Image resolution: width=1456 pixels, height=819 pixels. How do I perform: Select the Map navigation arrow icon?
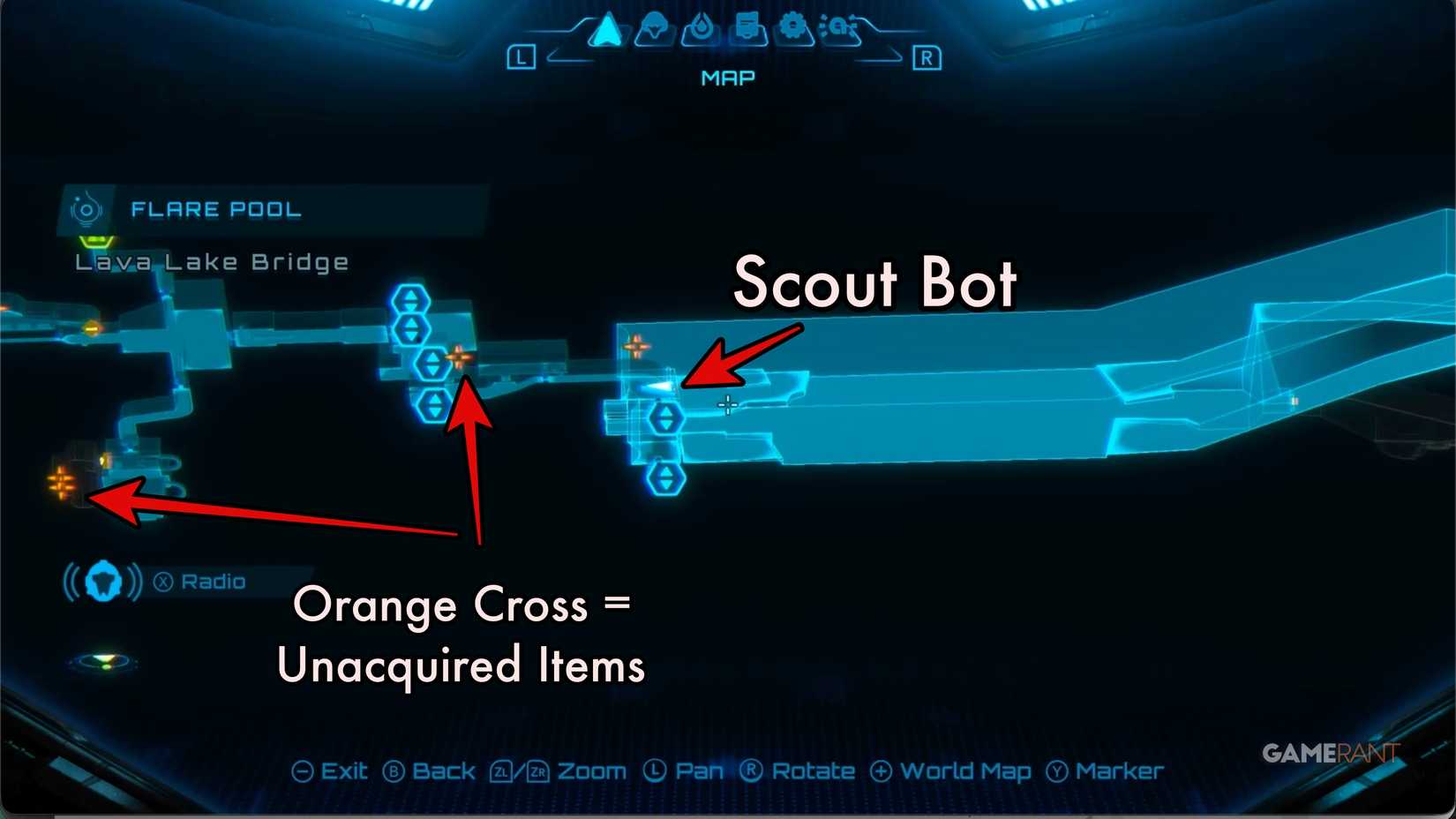coord(607,28)
